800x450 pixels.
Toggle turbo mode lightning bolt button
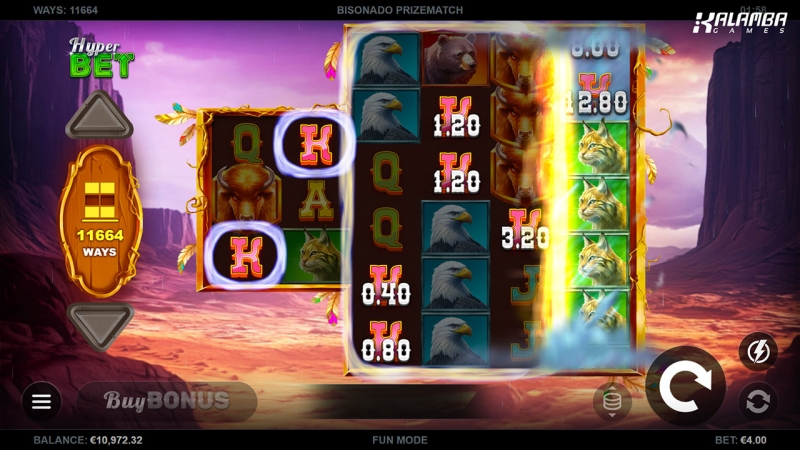click(758, 351)
